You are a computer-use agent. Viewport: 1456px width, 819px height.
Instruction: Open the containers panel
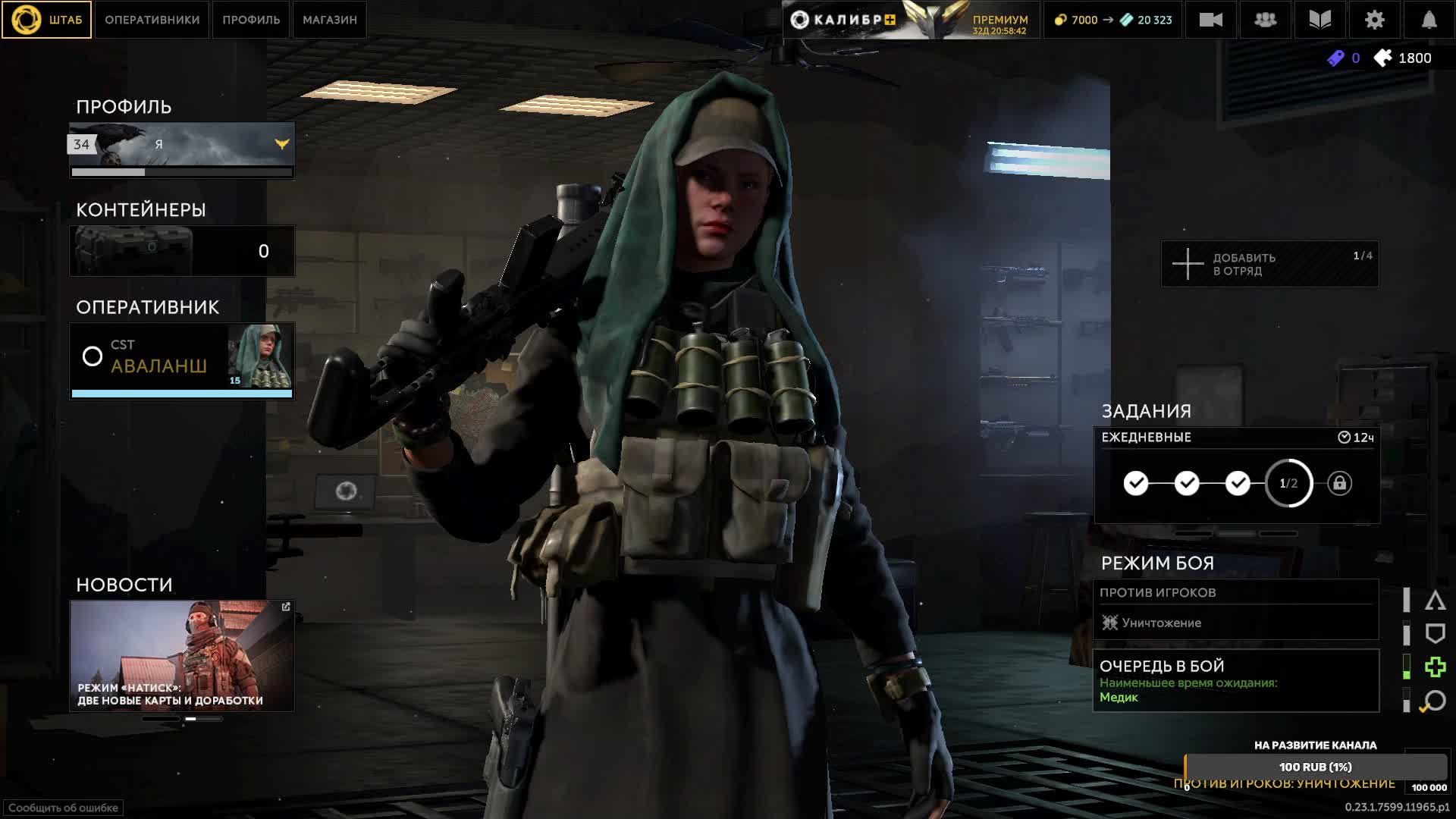tap(182, 251)
